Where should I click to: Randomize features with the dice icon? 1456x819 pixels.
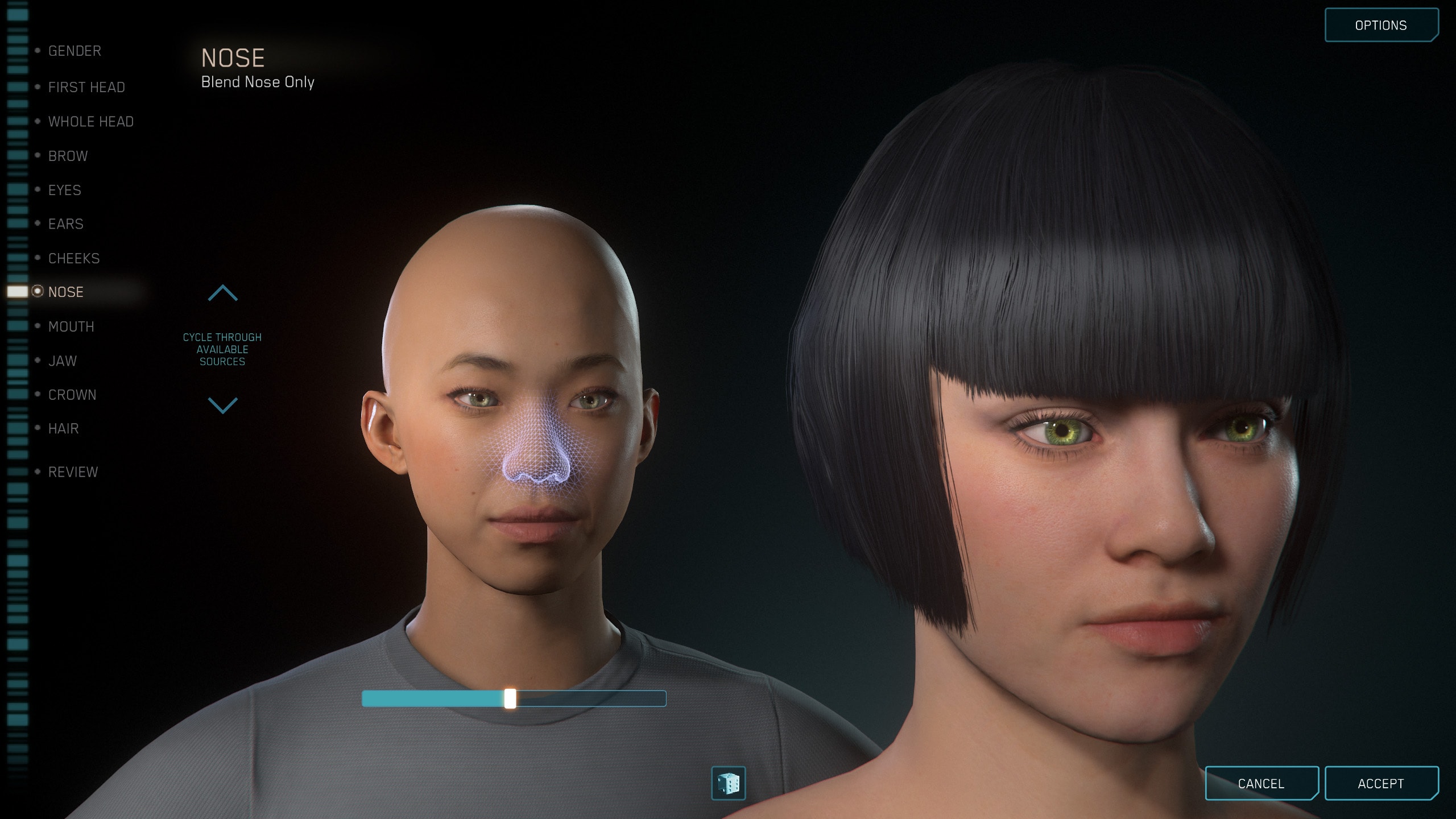tap(728, 783)
